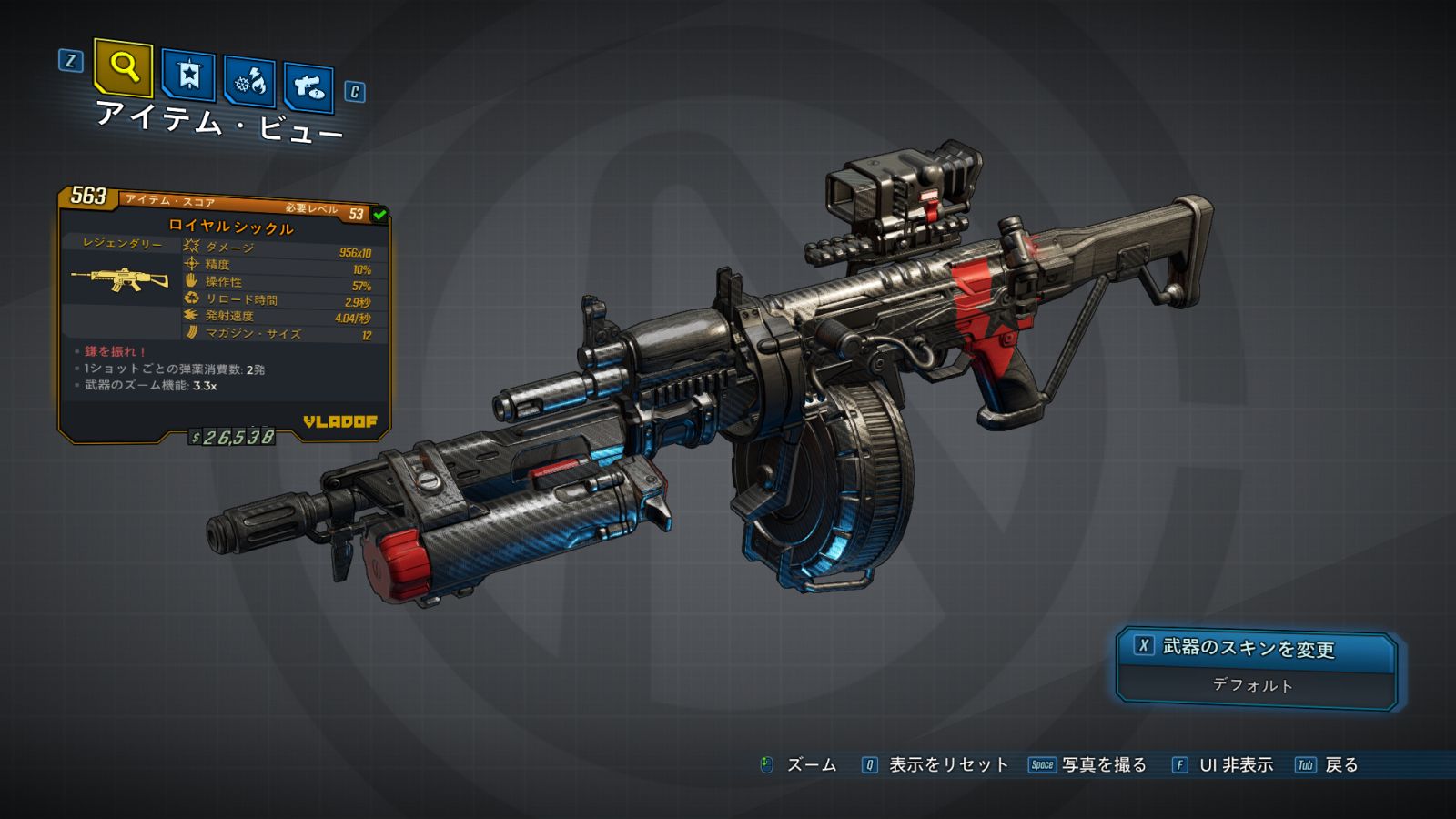Switch to the star banner tab
The height and width of the screenshot is (819, 1456).
coord(188,75)
